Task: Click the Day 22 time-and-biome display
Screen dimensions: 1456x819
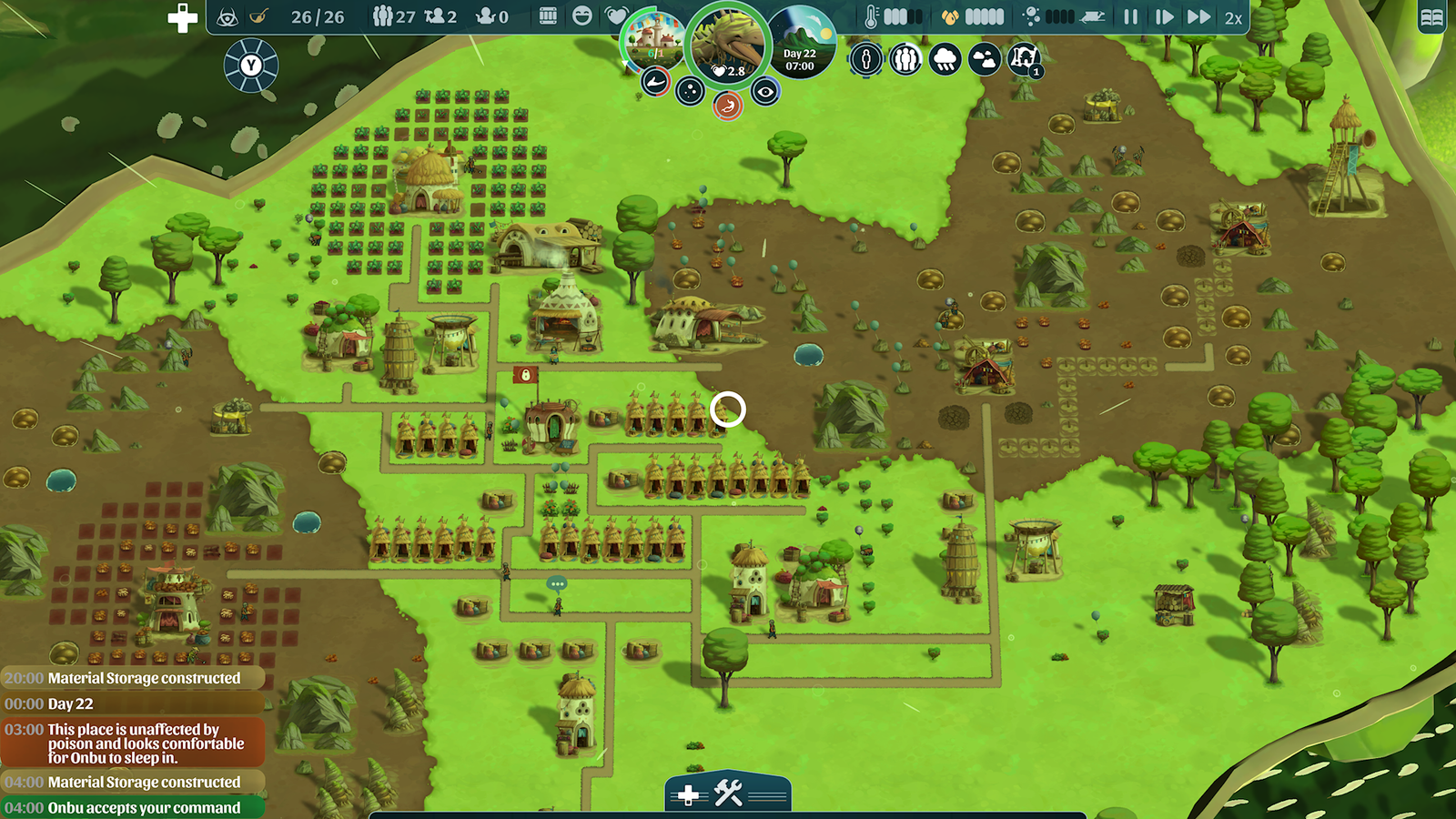Action: [801, 44]
